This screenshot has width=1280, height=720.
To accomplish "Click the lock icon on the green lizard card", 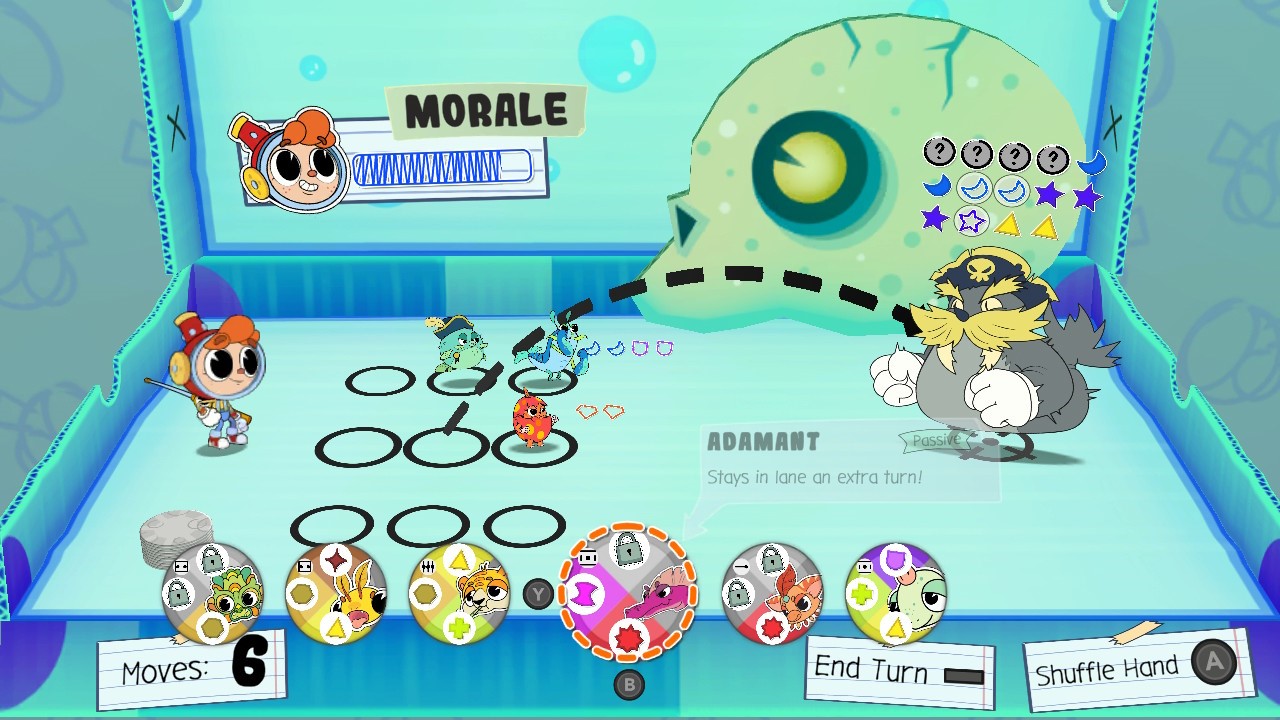I will coord(210,559).
